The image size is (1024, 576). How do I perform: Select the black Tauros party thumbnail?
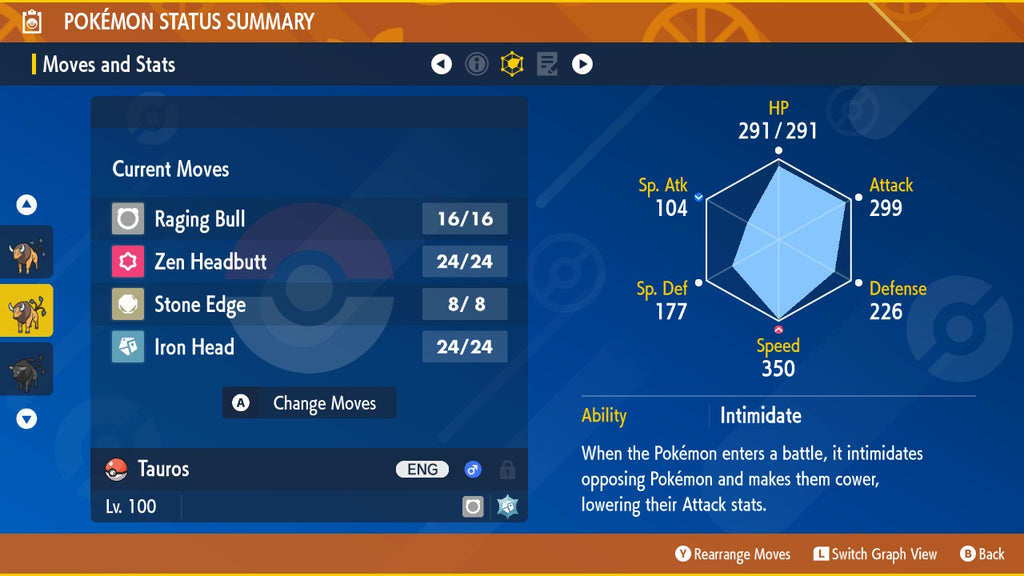[26, 370]
